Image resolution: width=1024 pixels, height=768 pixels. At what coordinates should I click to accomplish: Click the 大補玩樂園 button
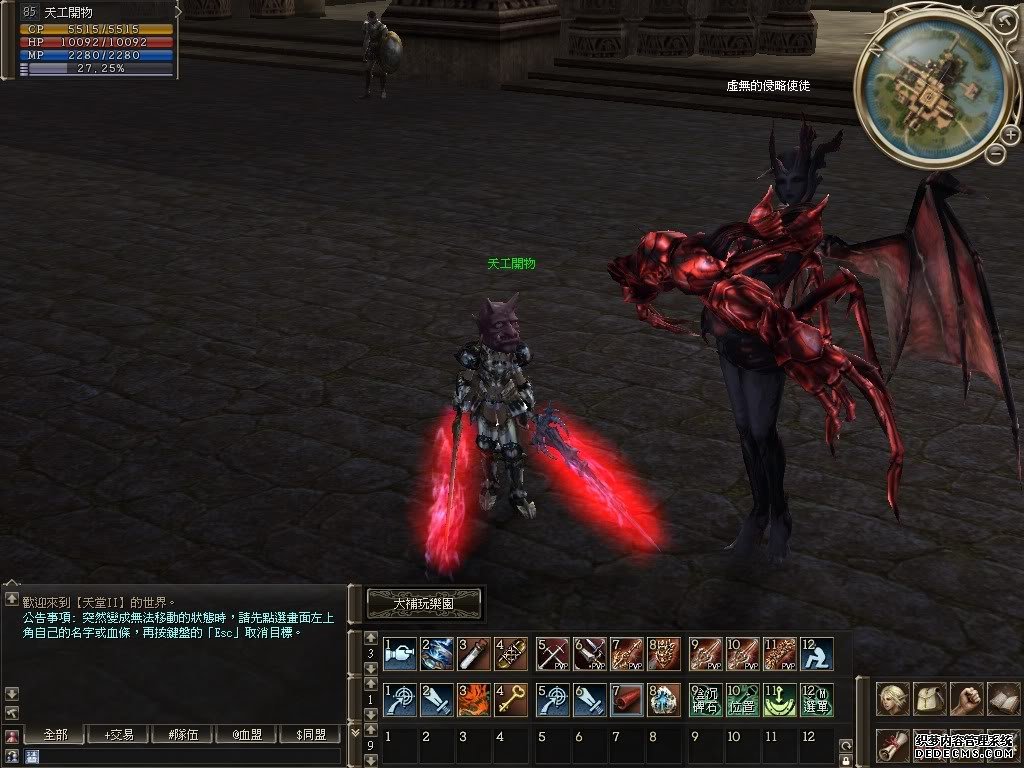tap(424, 604)
